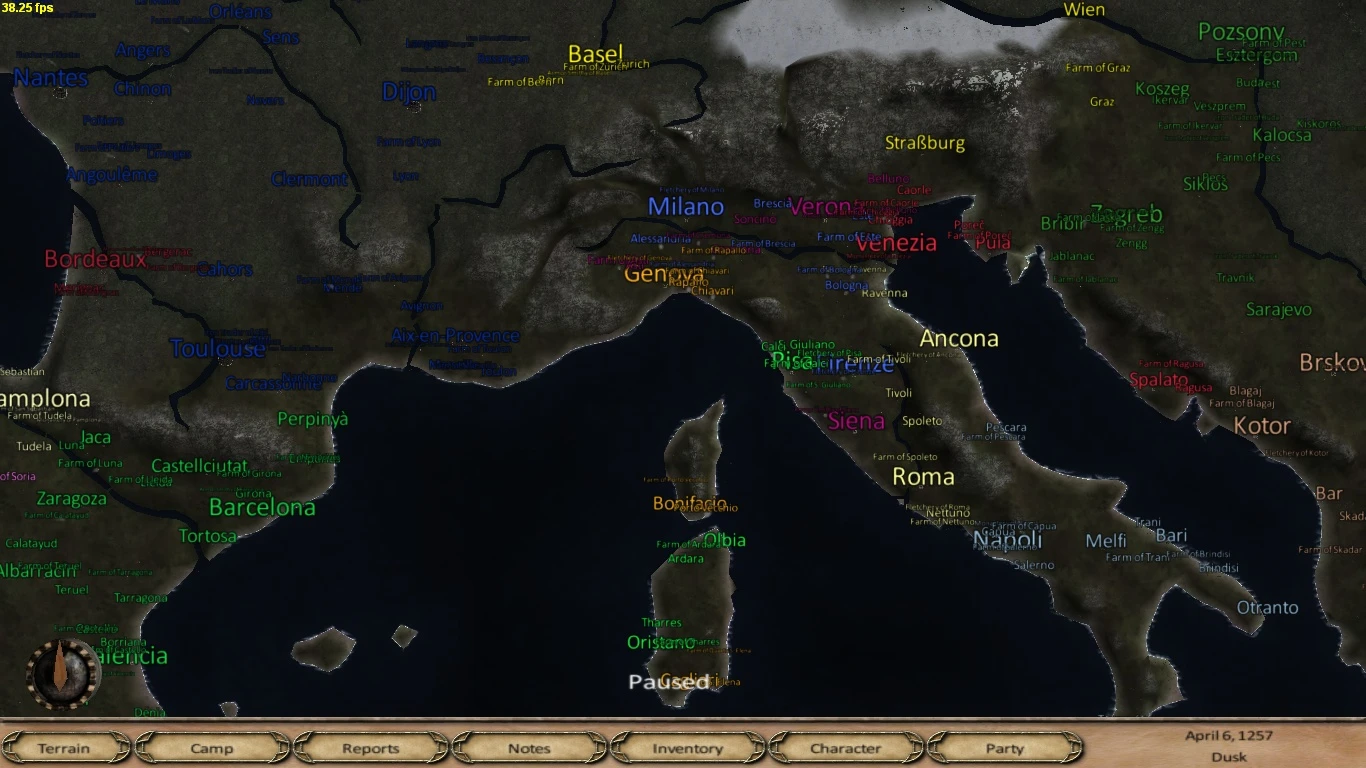Click the FPS counter text
The width and height of the screenshot is (1366, 768).
click(27, 8)
